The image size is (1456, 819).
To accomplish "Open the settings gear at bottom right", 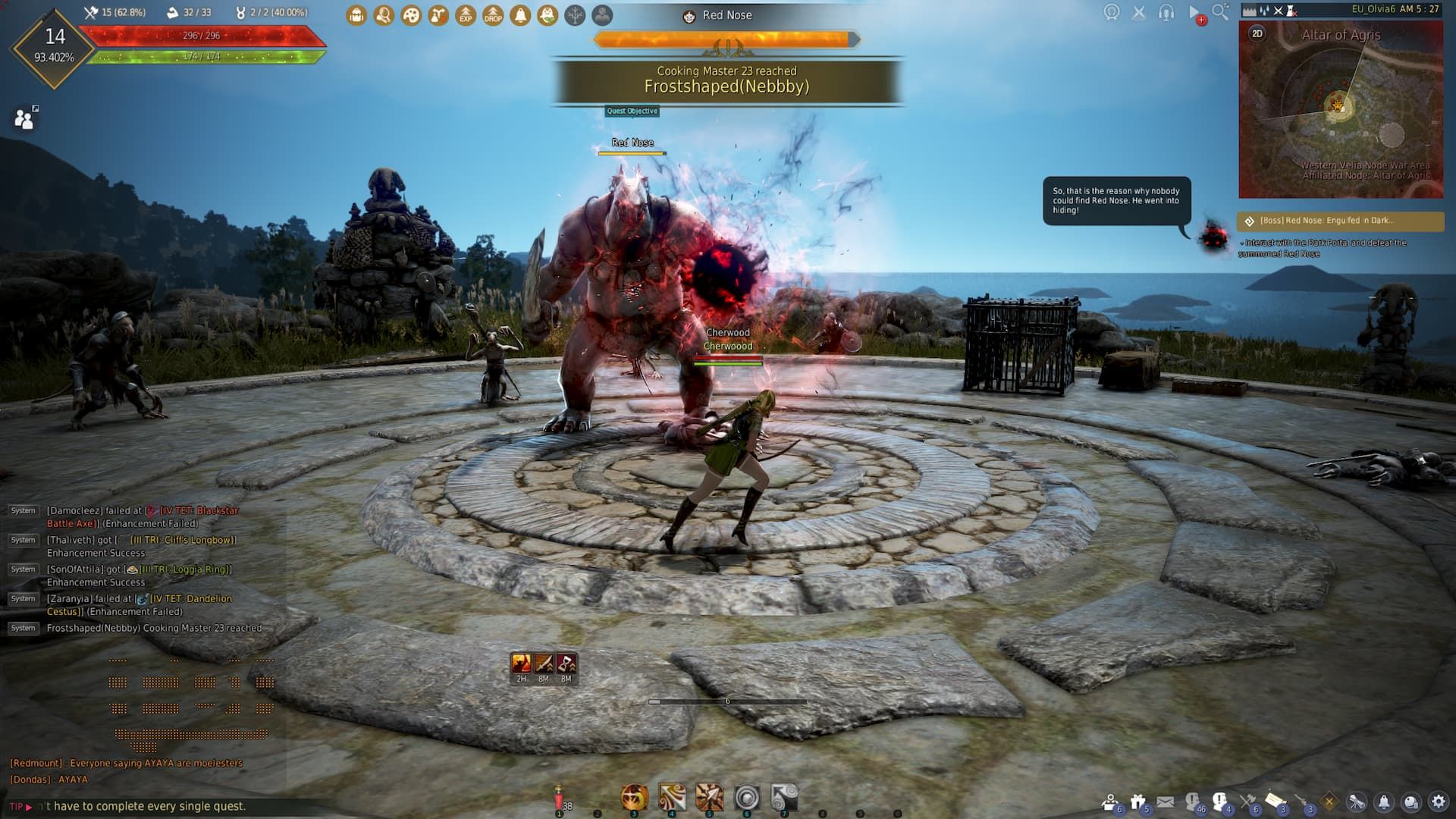I will pyautogui.click(x=1439, y=800).
